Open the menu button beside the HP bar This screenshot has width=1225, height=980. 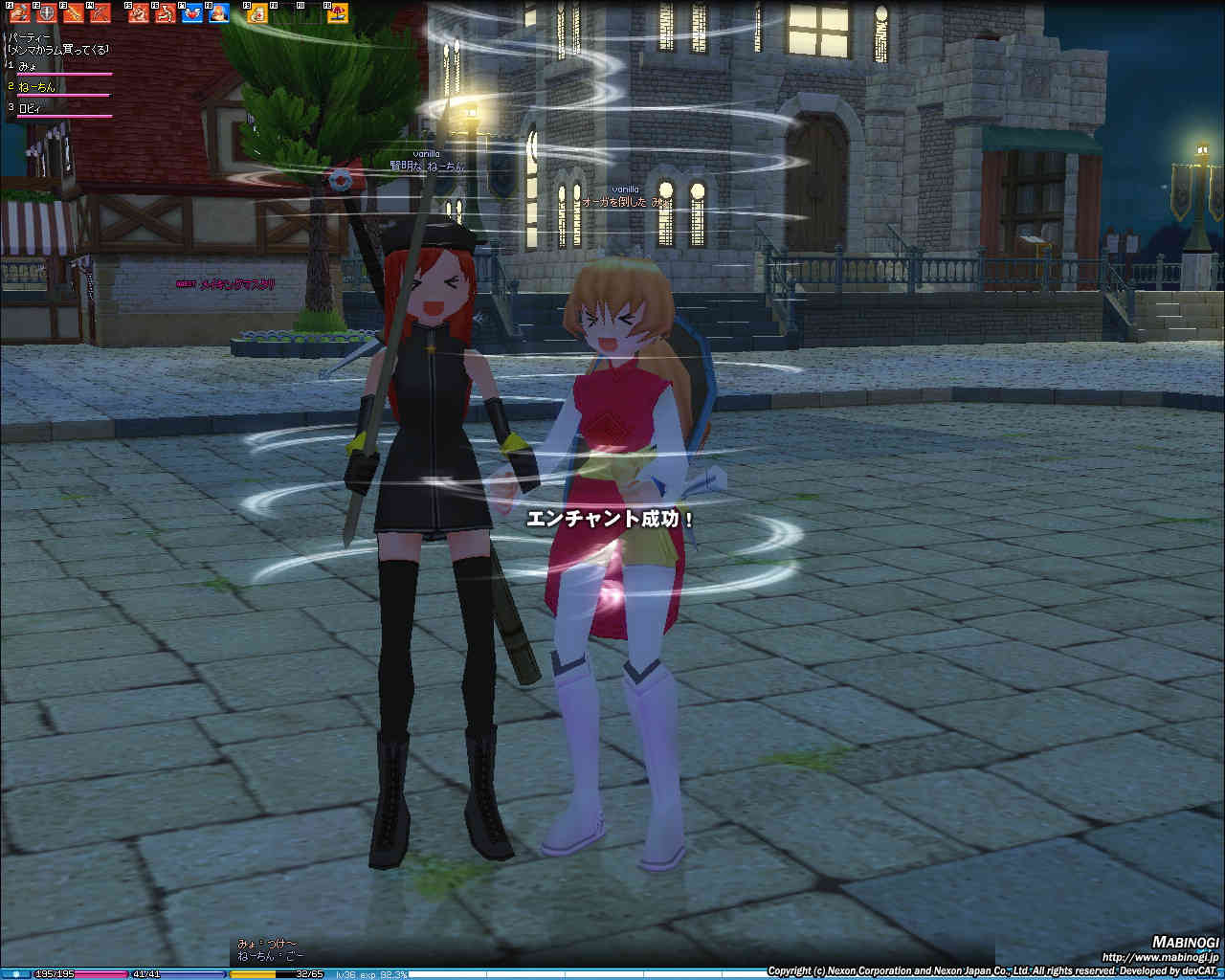[x=15, y=973]
